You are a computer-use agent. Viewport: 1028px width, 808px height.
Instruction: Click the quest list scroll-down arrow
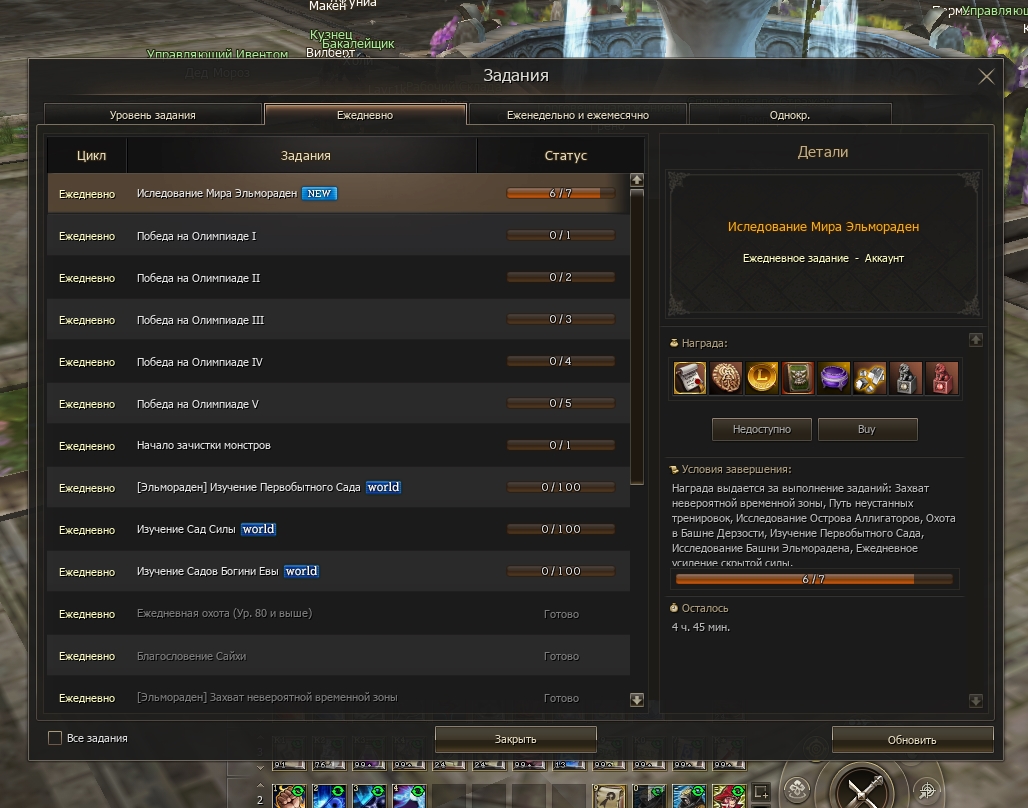coord(637,699)
